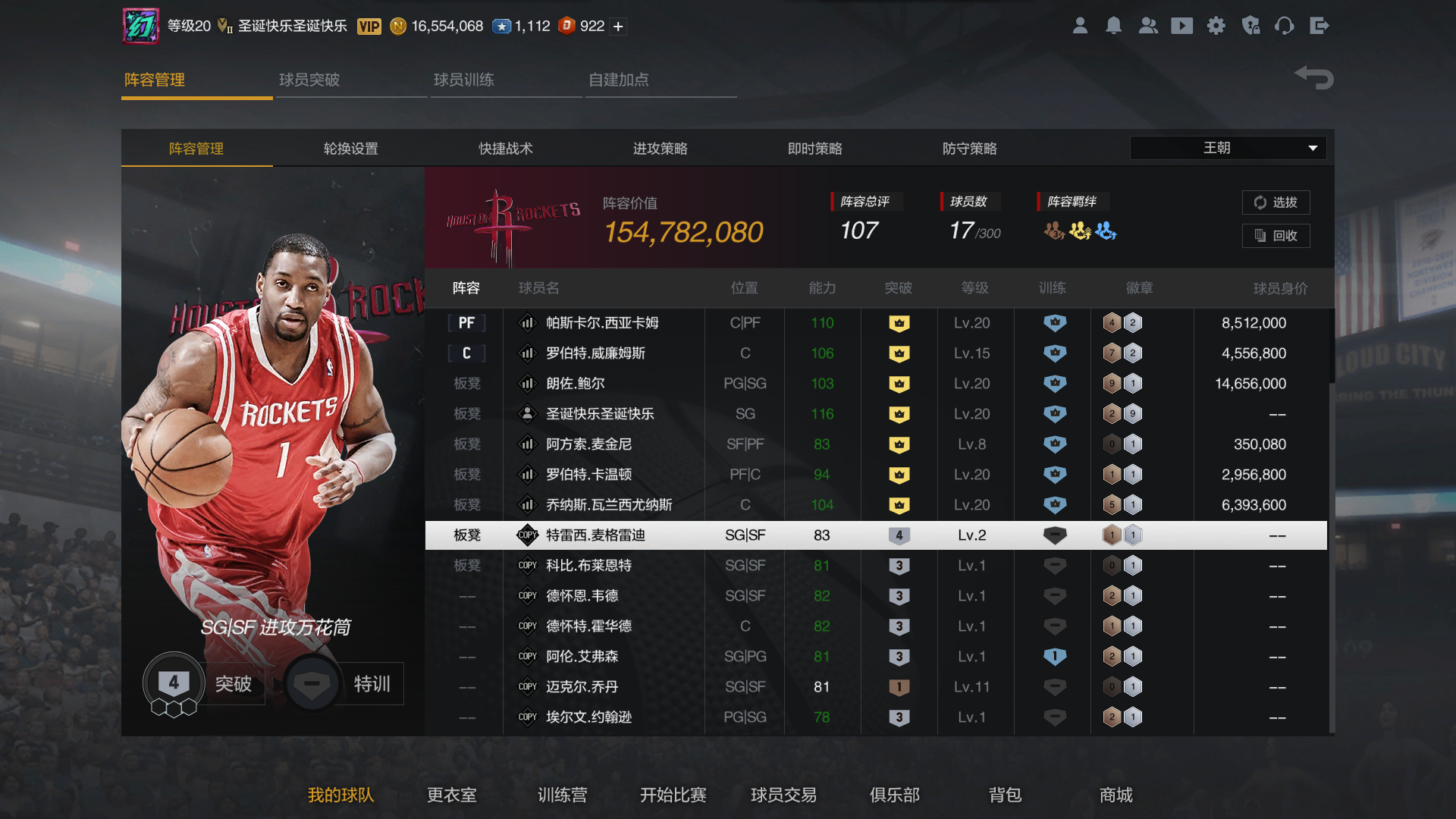Open the video center play icon
The image size is (1456, 819).
(1181, 26)
